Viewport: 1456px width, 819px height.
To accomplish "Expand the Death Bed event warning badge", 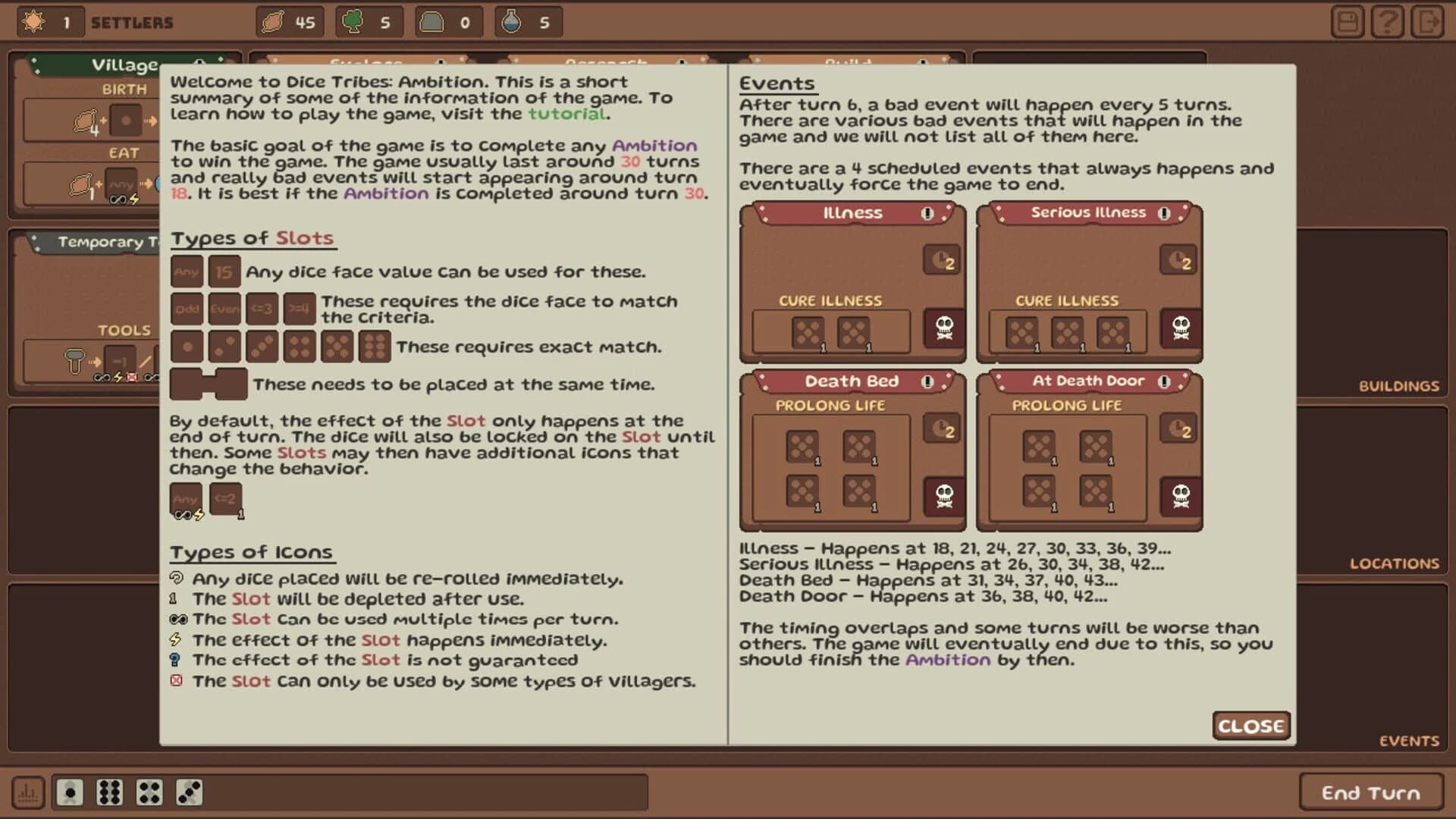I will point(927,381).
